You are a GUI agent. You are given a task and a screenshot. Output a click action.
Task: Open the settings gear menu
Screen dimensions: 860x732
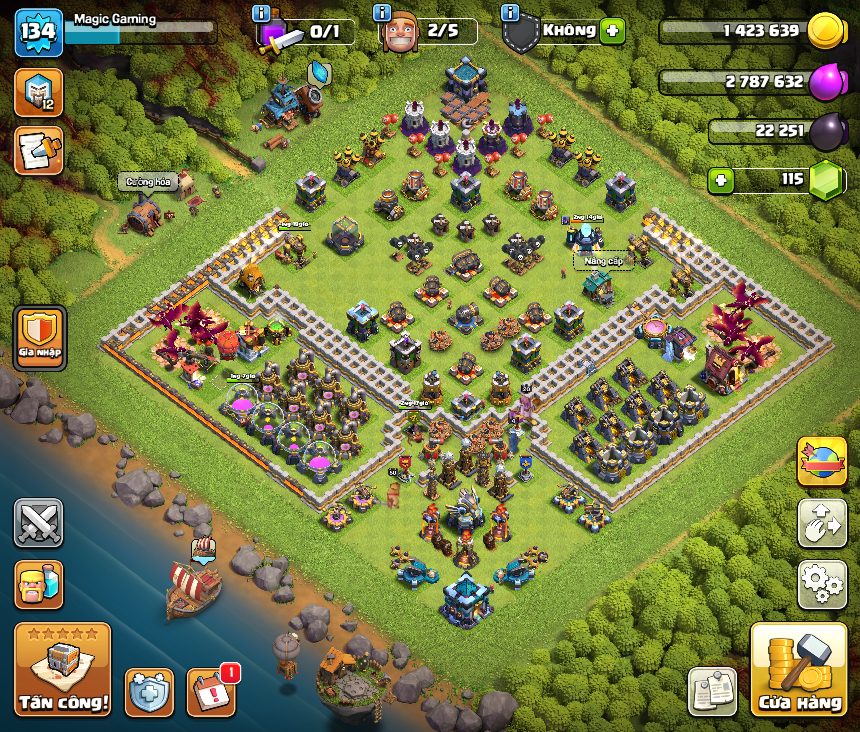(x=822, y=584)
